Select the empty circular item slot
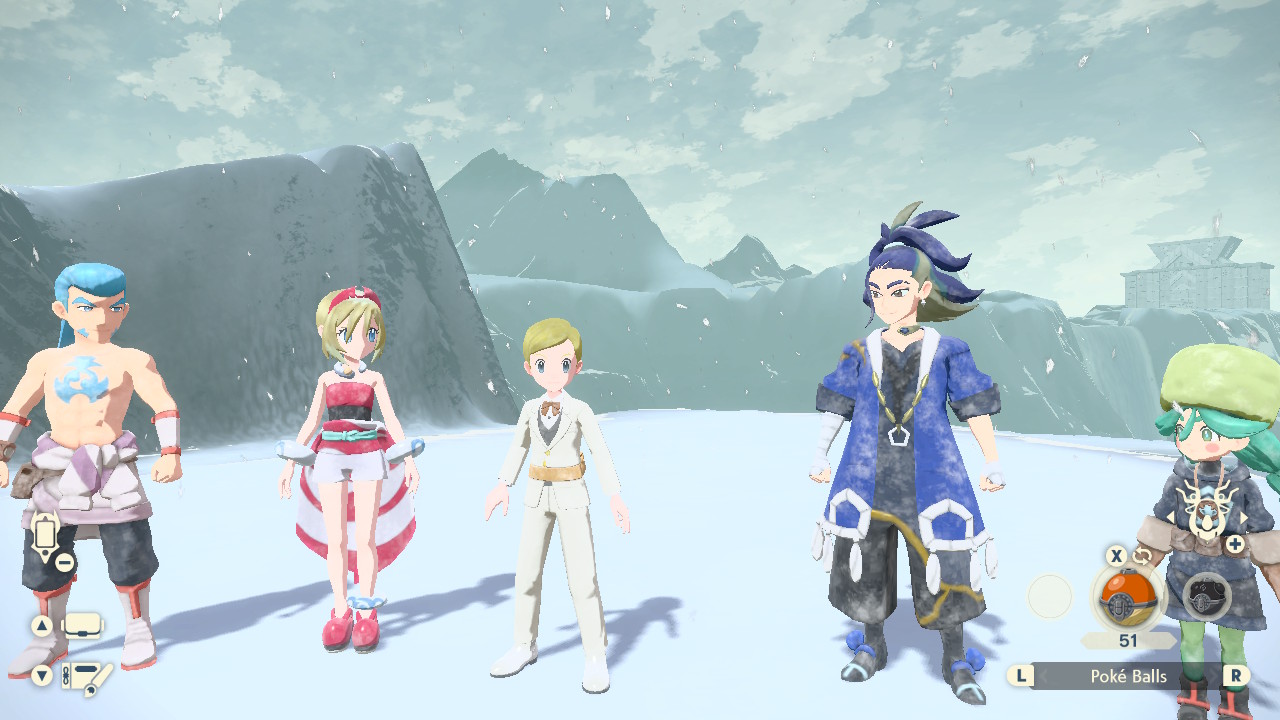 [x=1050, y=597]
